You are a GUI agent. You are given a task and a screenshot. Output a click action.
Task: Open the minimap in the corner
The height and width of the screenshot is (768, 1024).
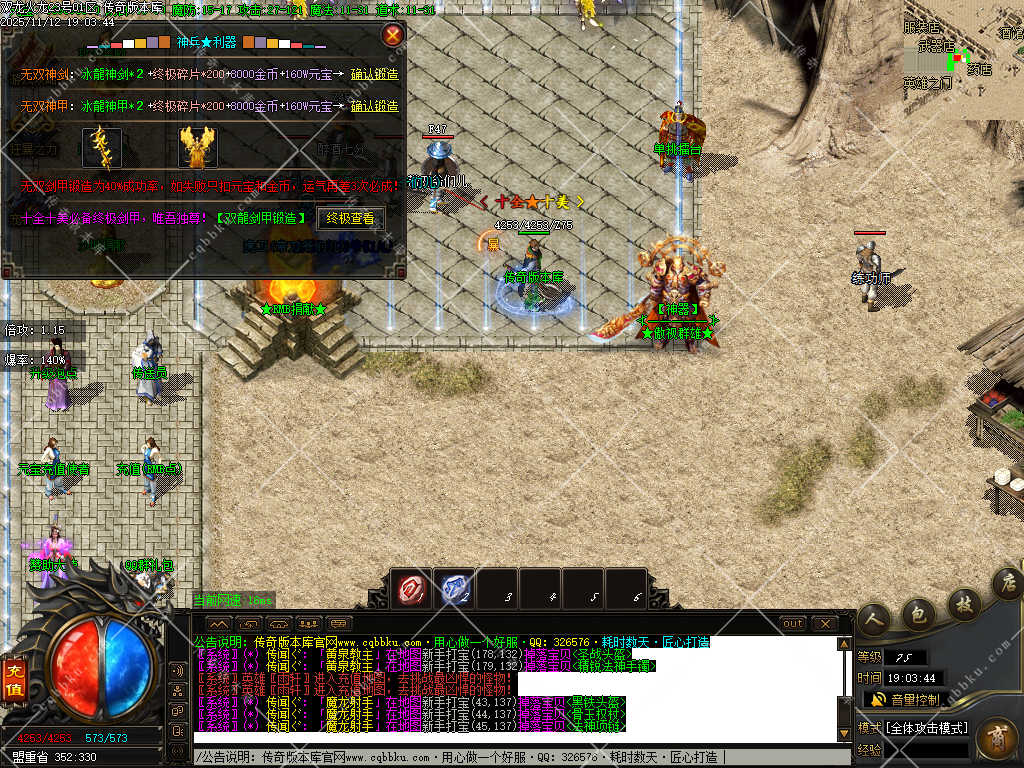[962, 60]
